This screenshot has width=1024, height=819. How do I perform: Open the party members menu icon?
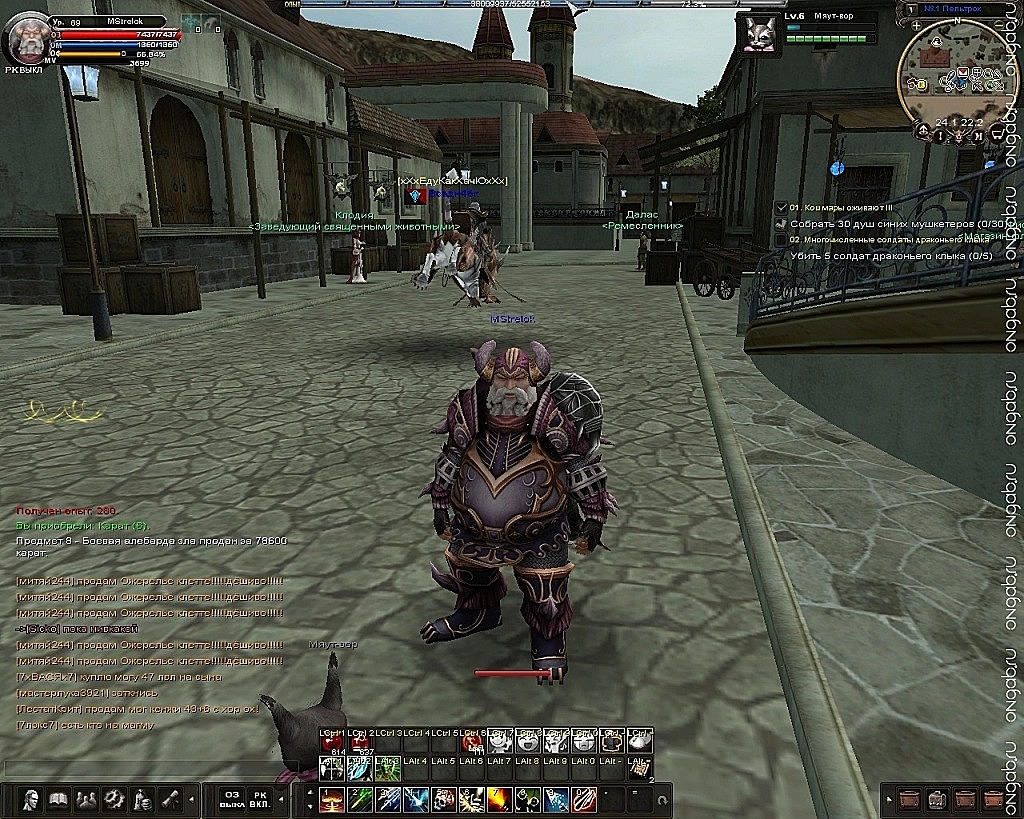(x=86, y=800)
